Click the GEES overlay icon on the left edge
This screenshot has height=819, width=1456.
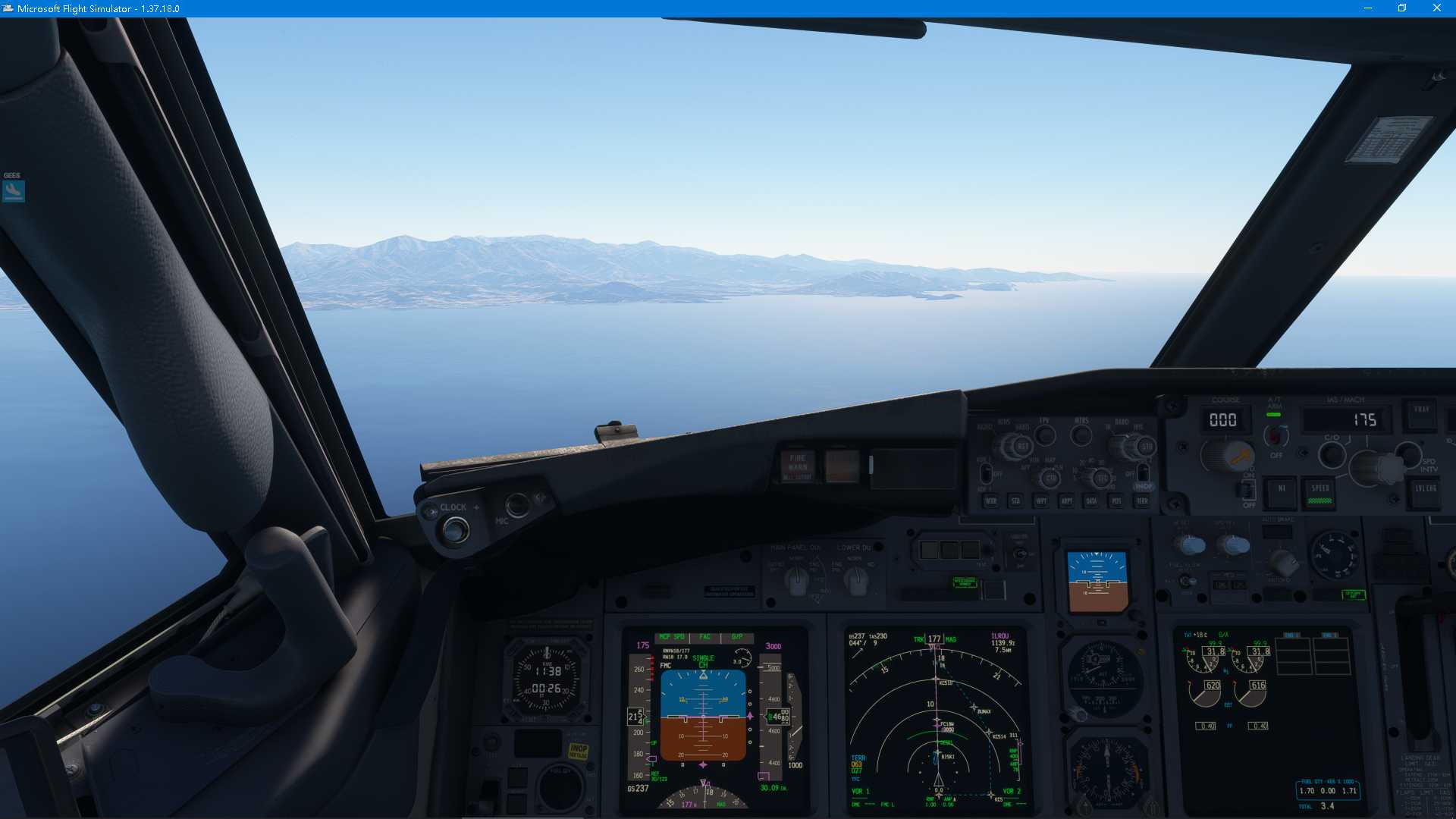click(x=11, y=190)
